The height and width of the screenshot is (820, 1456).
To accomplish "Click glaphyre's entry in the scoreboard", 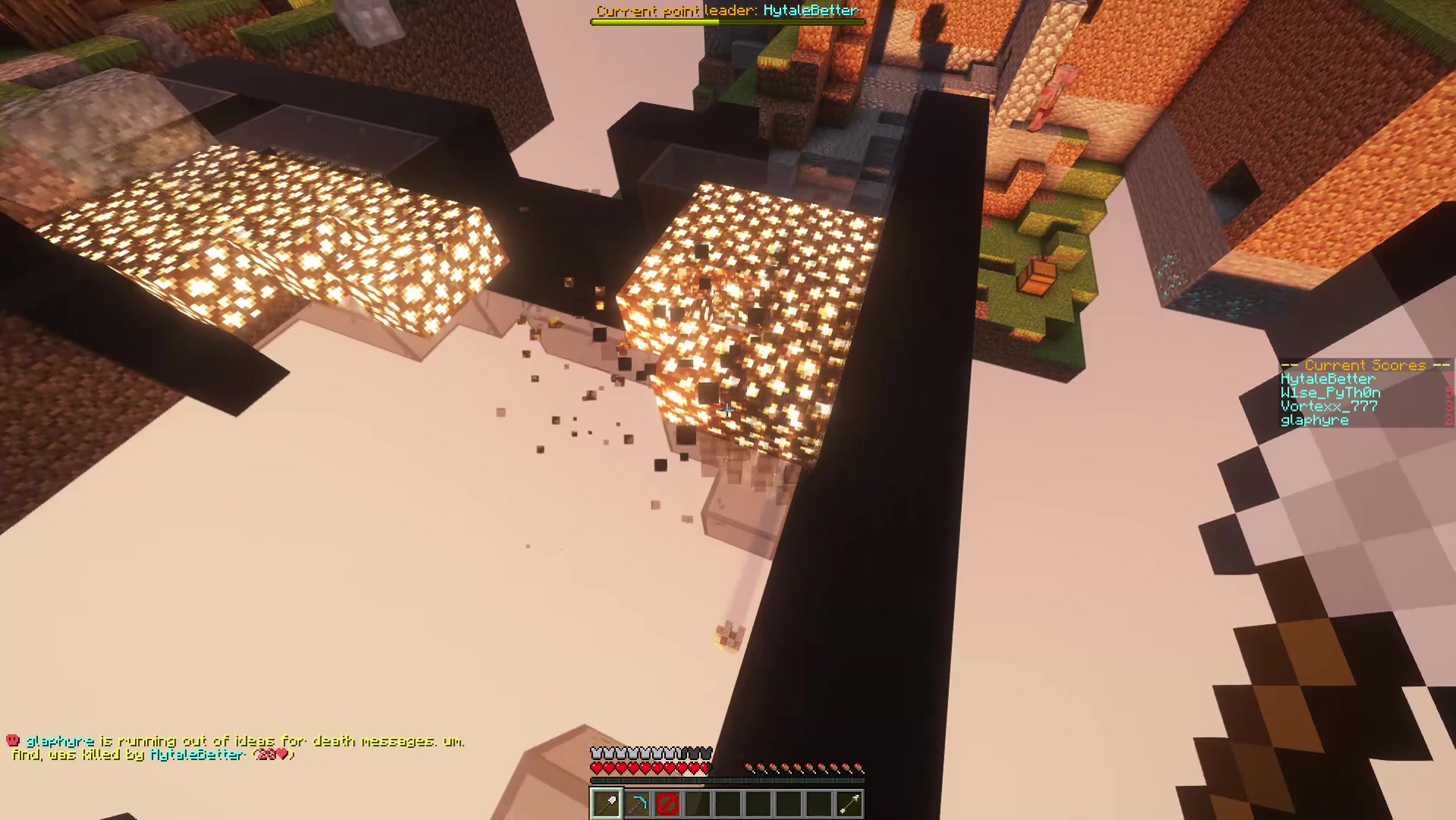I will 1314,421.
